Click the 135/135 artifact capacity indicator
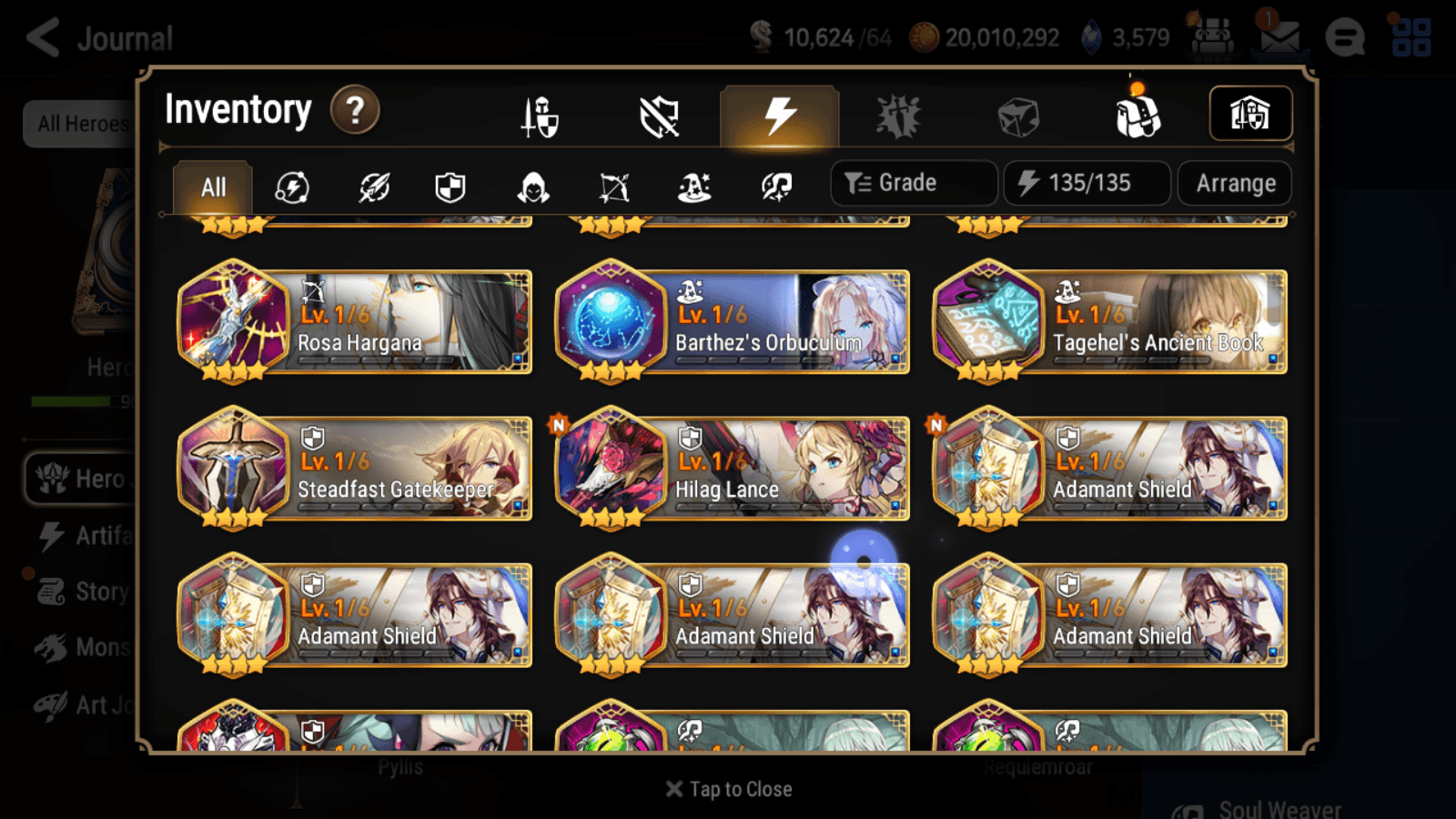This screenshot has width=1456, height=819. coord(1087,183)
